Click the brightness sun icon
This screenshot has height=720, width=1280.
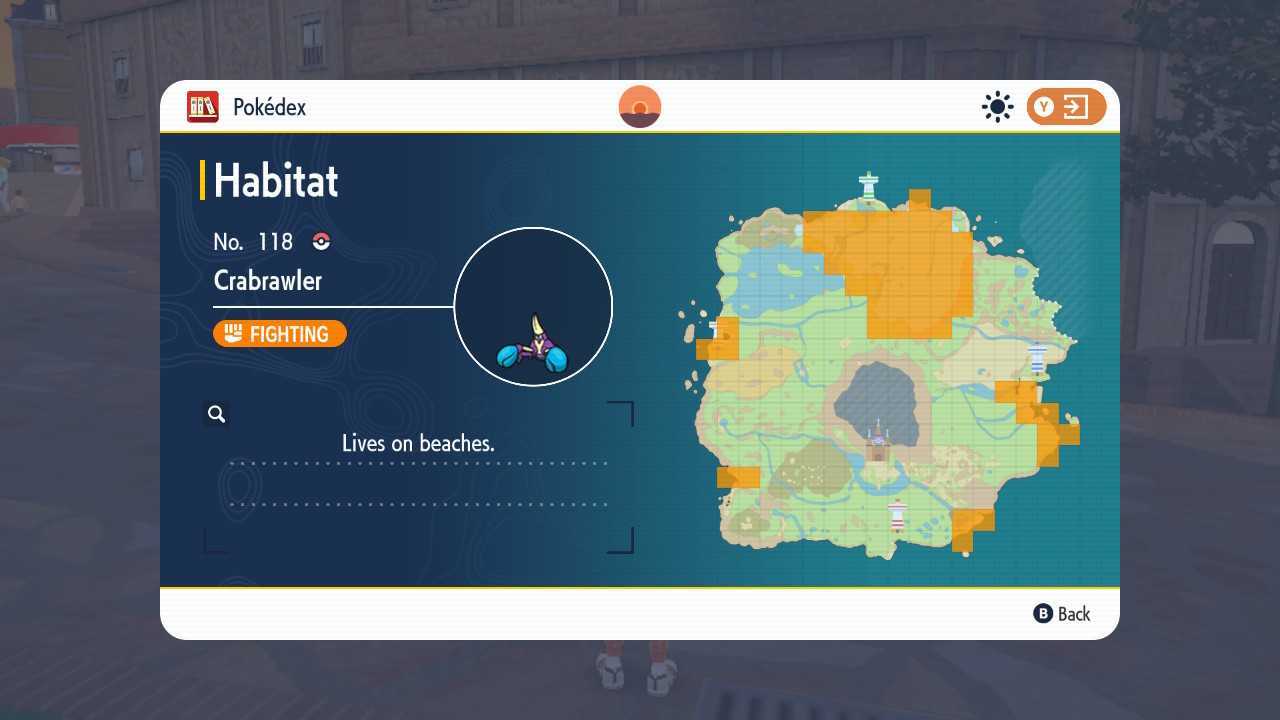click(996, 106)
